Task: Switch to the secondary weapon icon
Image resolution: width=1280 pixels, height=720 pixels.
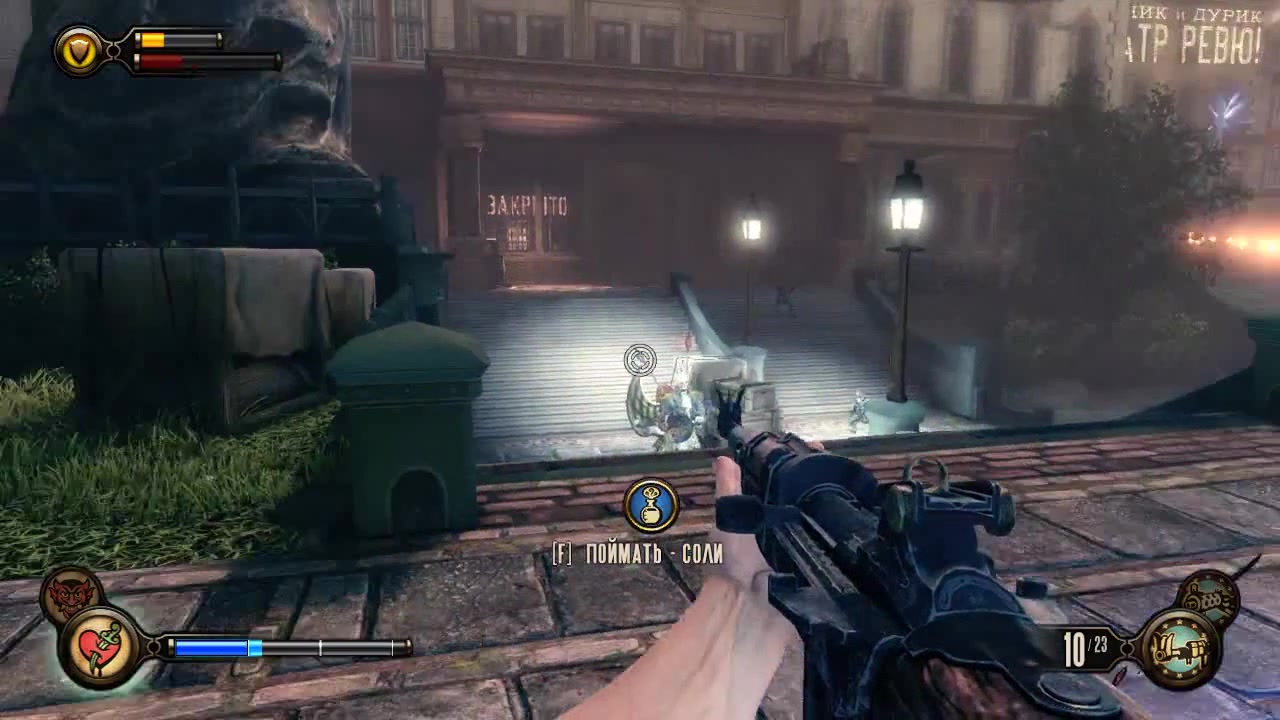Action: point(1207,598)
